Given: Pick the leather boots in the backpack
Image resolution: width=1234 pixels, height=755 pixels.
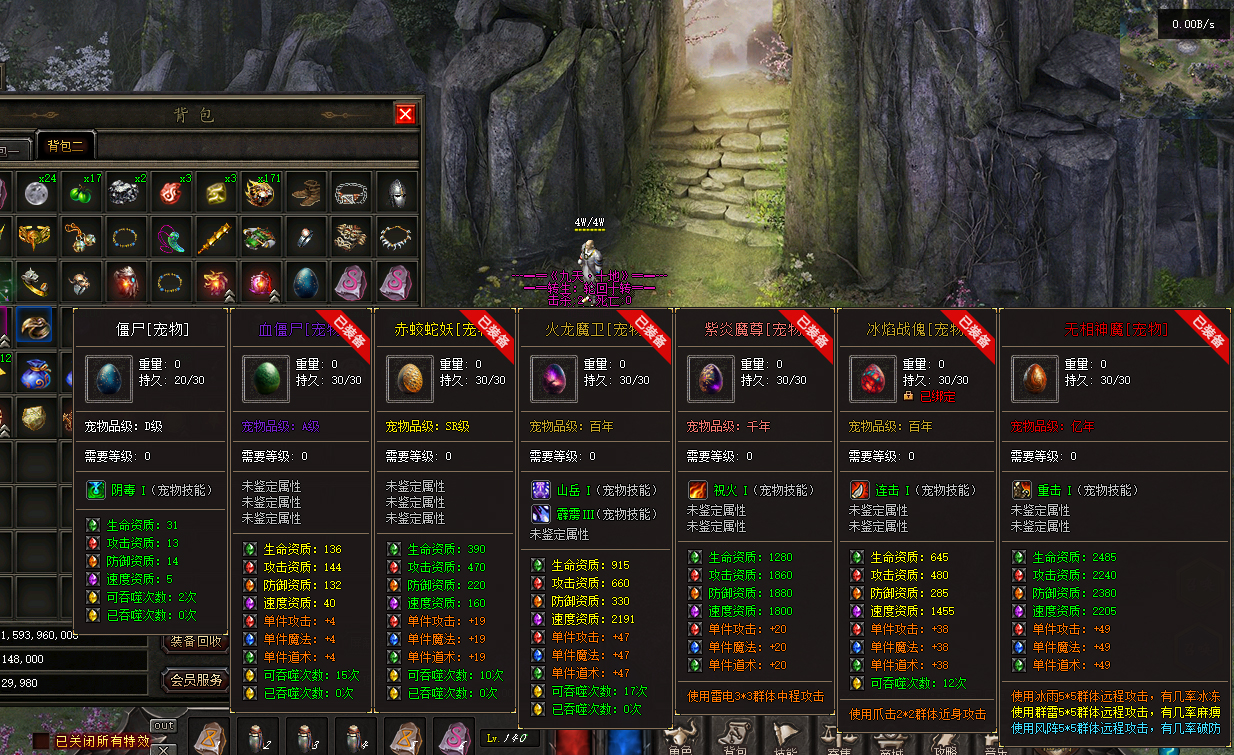Looking at the screenshot, I should 306,192.
